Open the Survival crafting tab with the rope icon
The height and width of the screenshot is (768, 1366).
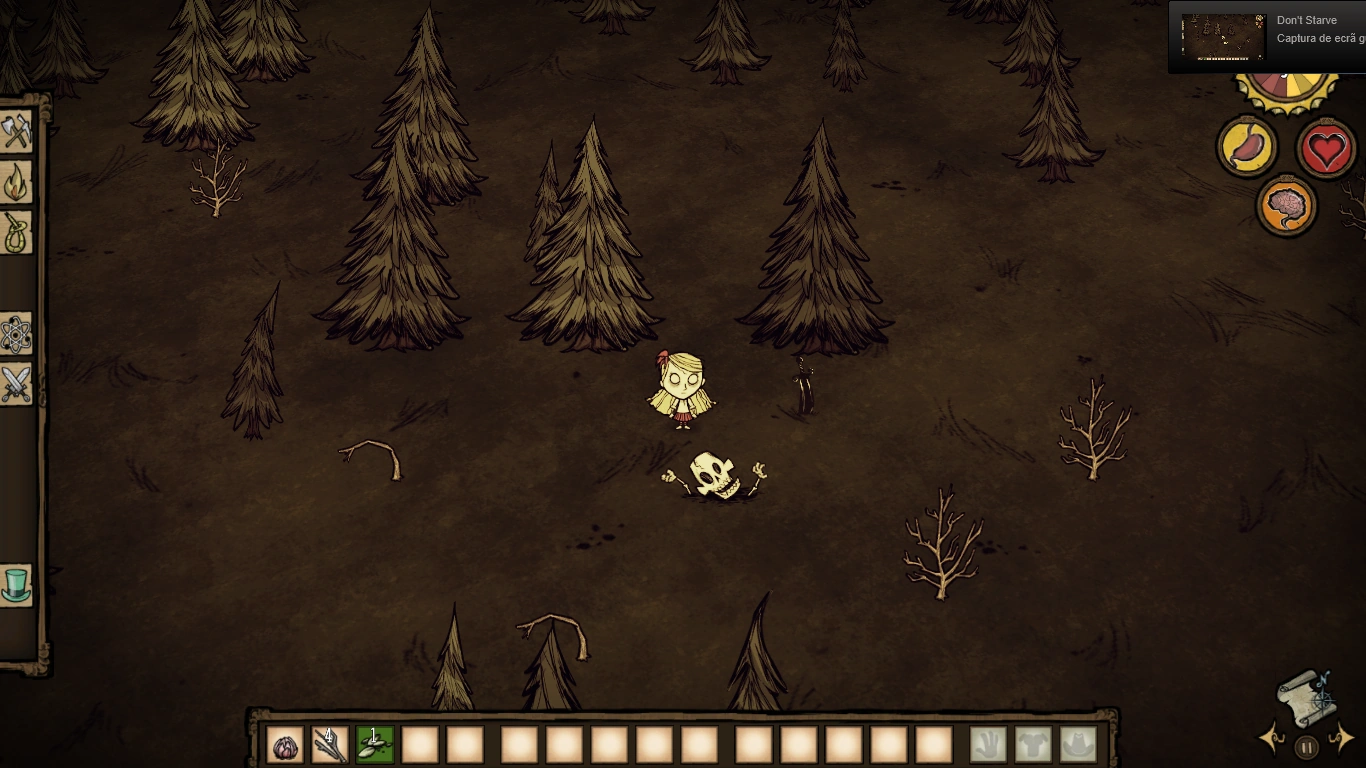[18, 233]
